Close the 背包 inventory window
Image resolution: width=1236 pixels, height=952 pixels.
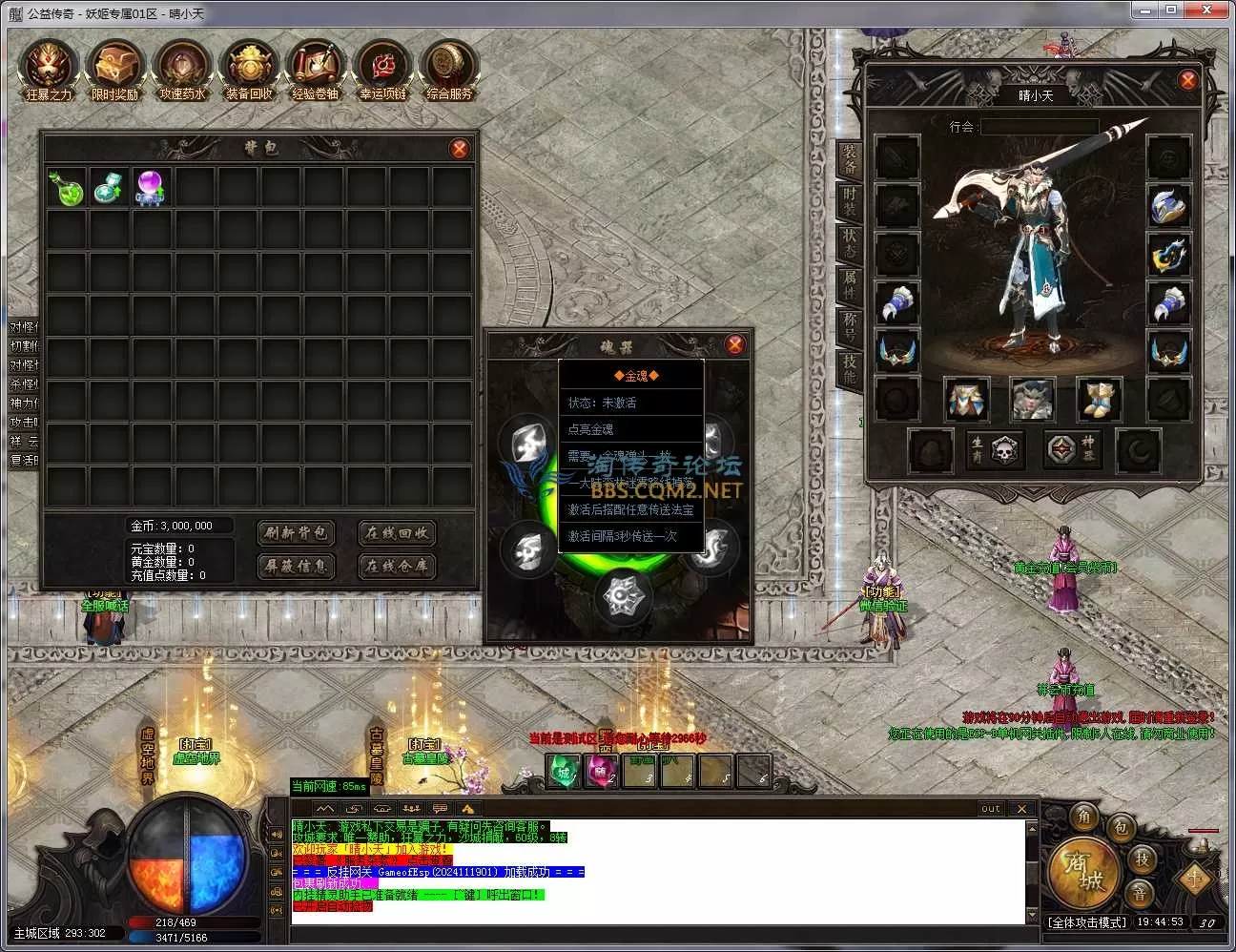[x=460, y=149]
